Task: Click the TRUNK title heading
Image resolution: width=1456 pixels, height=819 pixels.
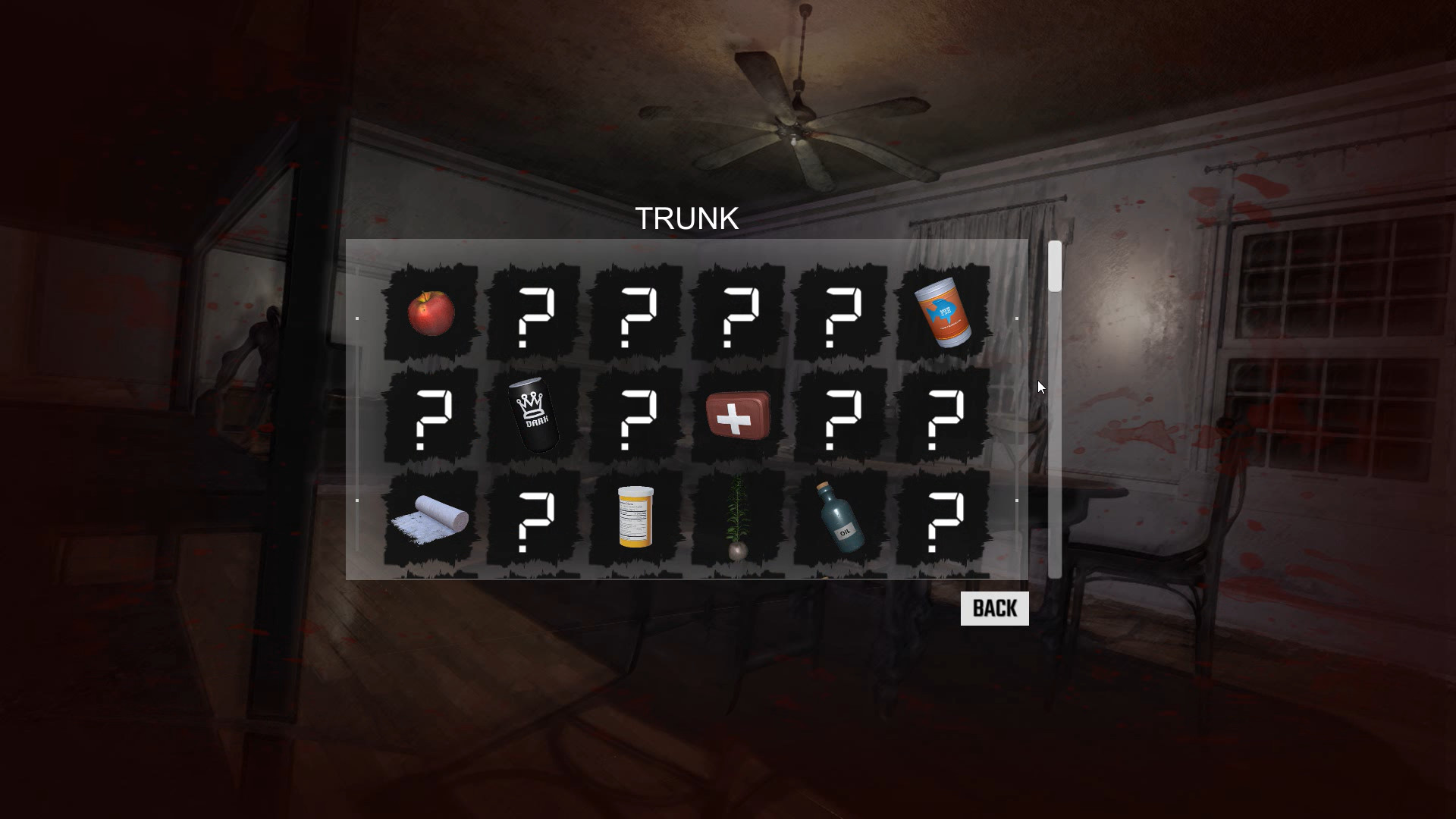Action: [687, 218]
